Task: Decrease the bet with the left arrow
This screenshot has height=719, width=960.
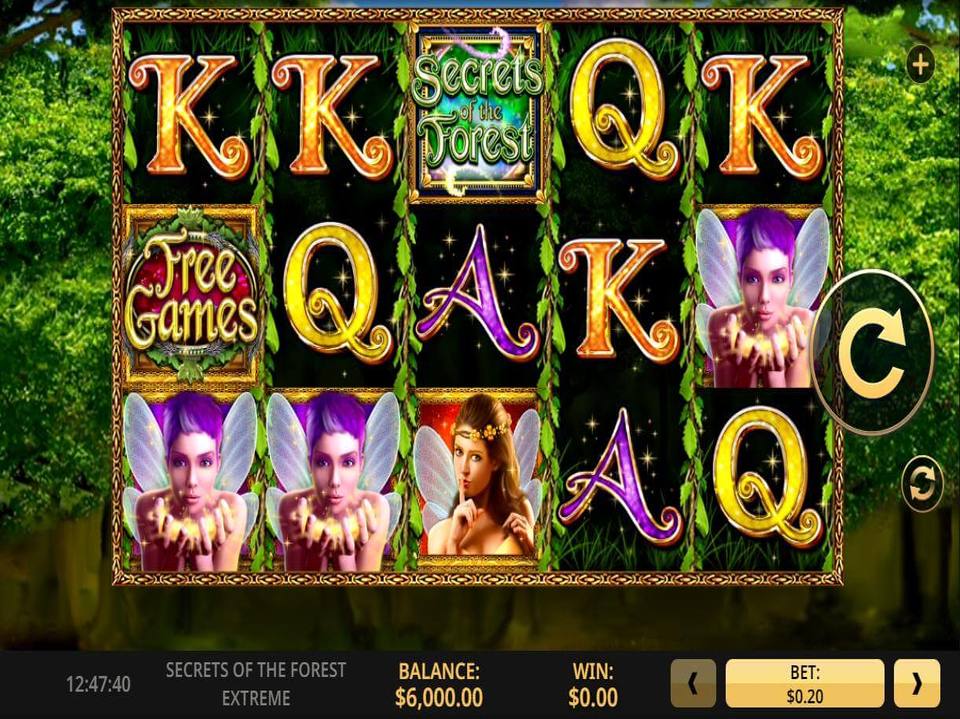Action: click(692, 684)
